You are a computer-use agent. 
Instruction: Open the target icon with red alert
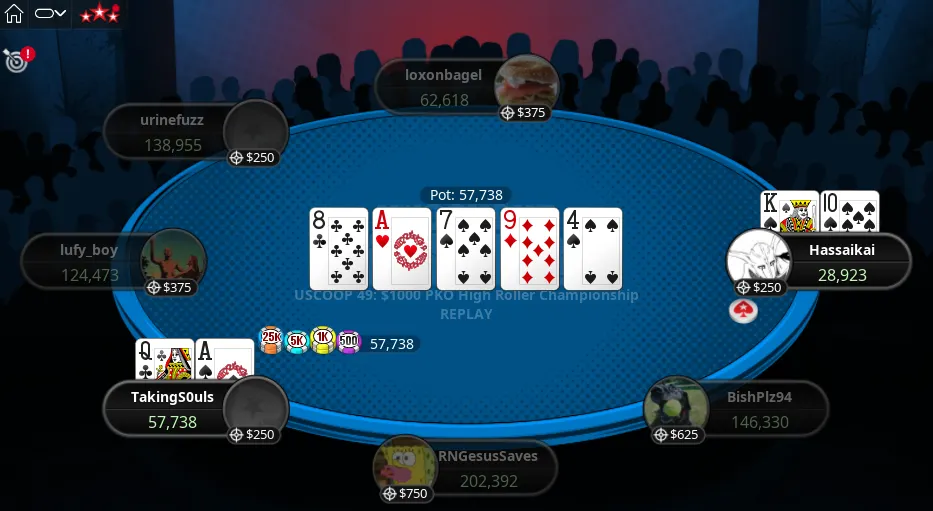(x=17, y=59)
